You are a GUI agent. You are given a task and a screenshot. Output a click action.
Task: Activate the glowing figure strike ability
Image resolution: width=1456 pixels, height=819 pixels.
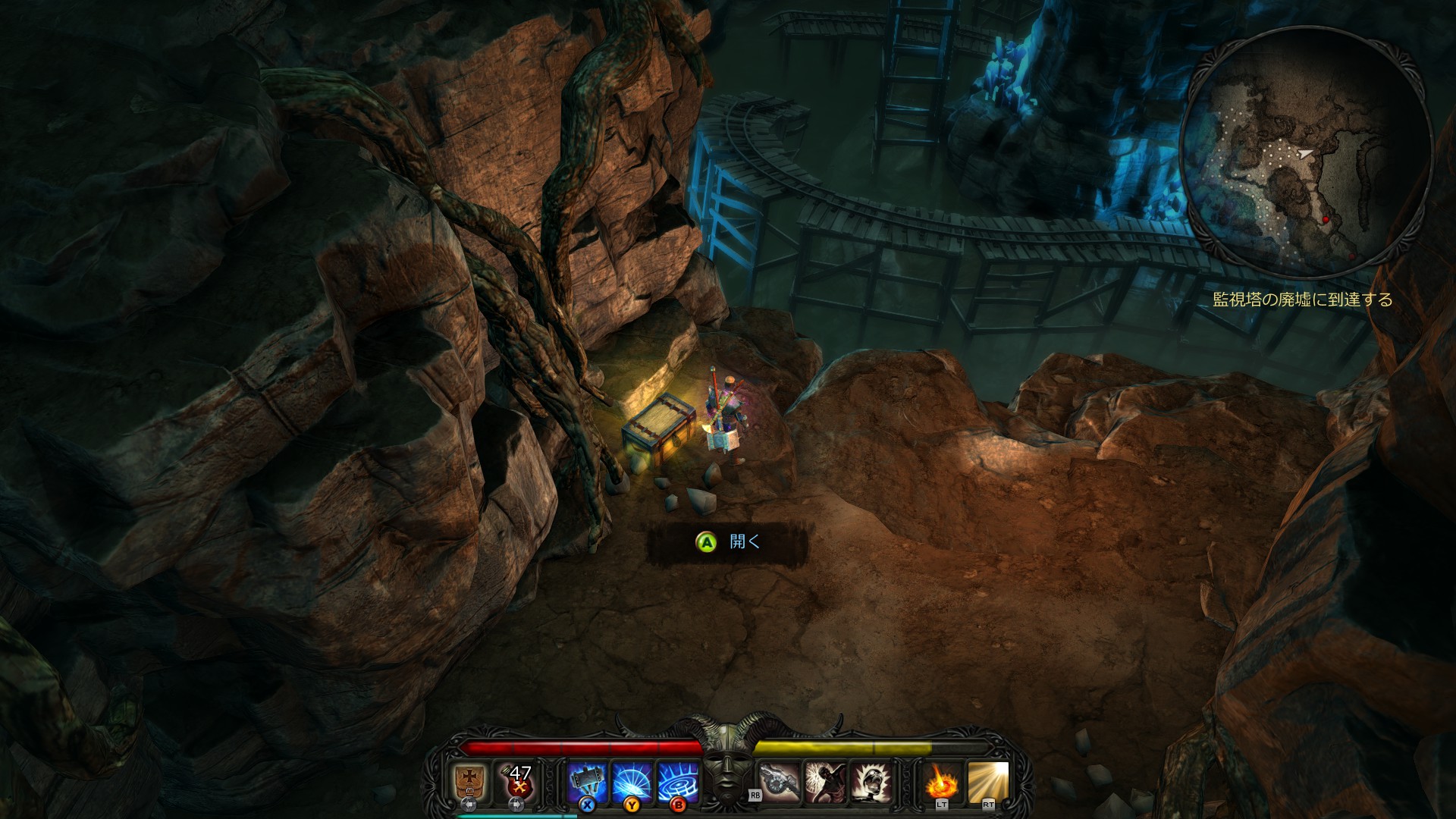click(x=827, y=782)
